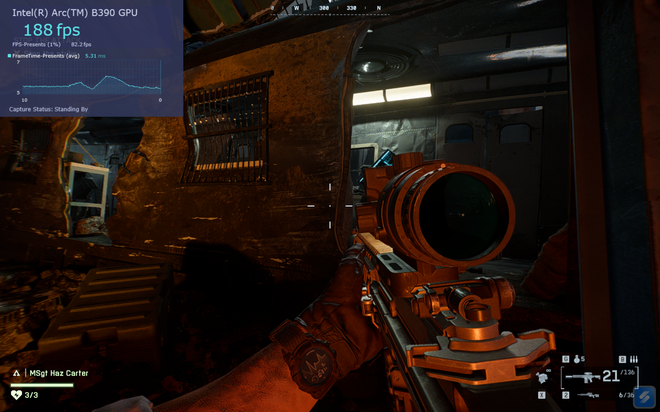Open the blue overlay logo button
The height and width of the screenshot is (412, 660).
(x=646, y=395)
